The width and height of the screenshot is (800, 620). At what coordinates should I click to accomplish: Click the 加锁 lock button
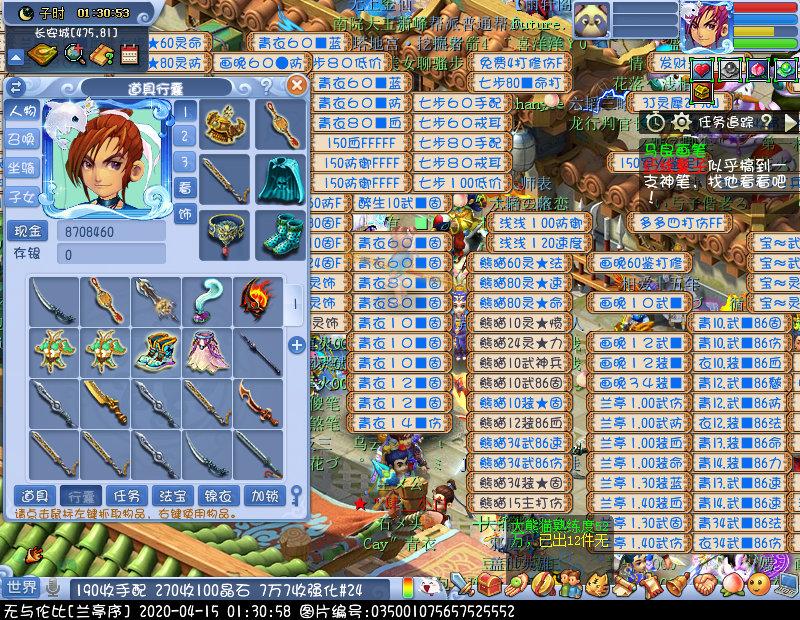coord(264,495)
